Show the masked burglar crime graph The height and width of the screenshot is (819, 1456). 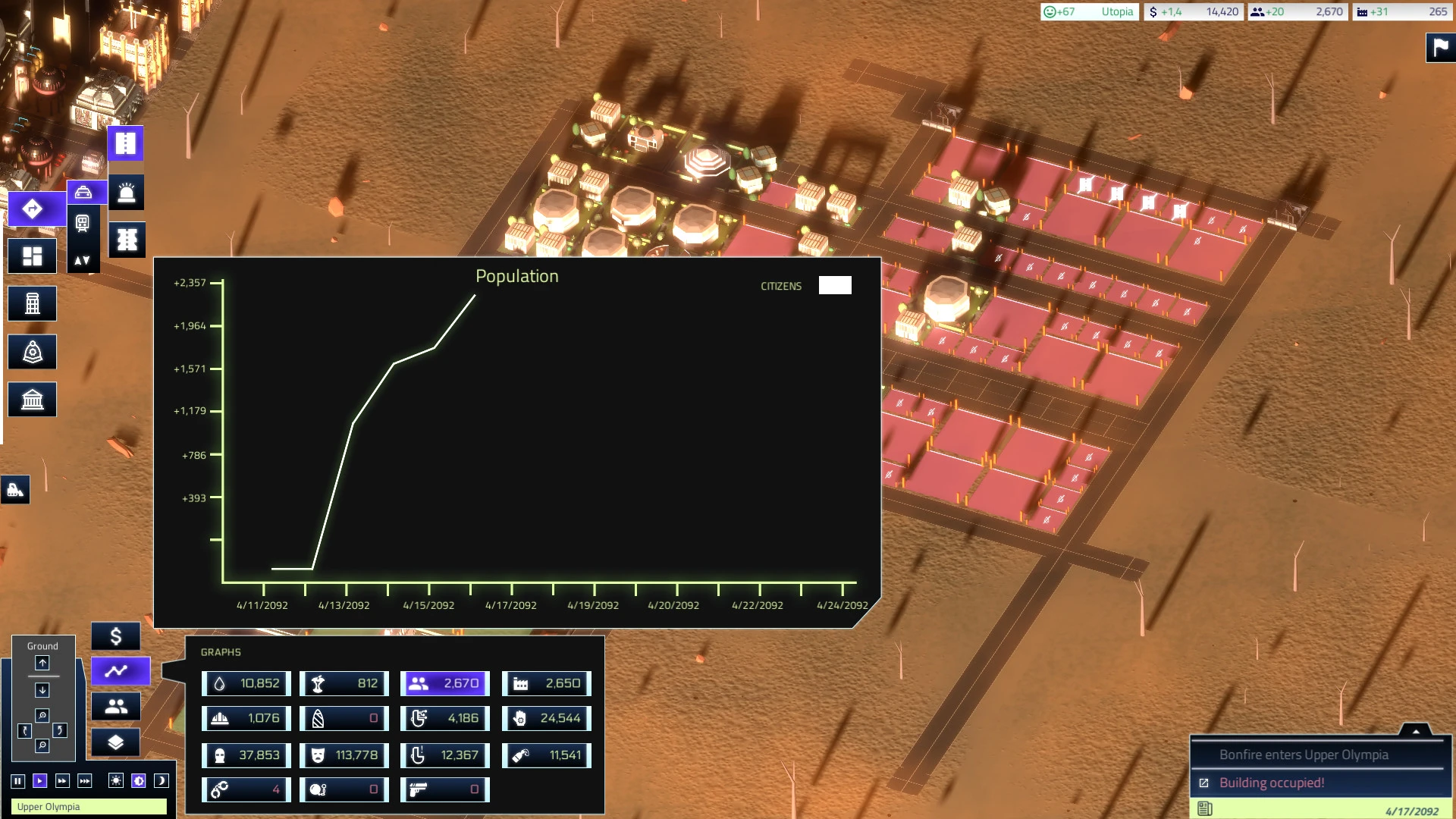(x=246, y=755)
